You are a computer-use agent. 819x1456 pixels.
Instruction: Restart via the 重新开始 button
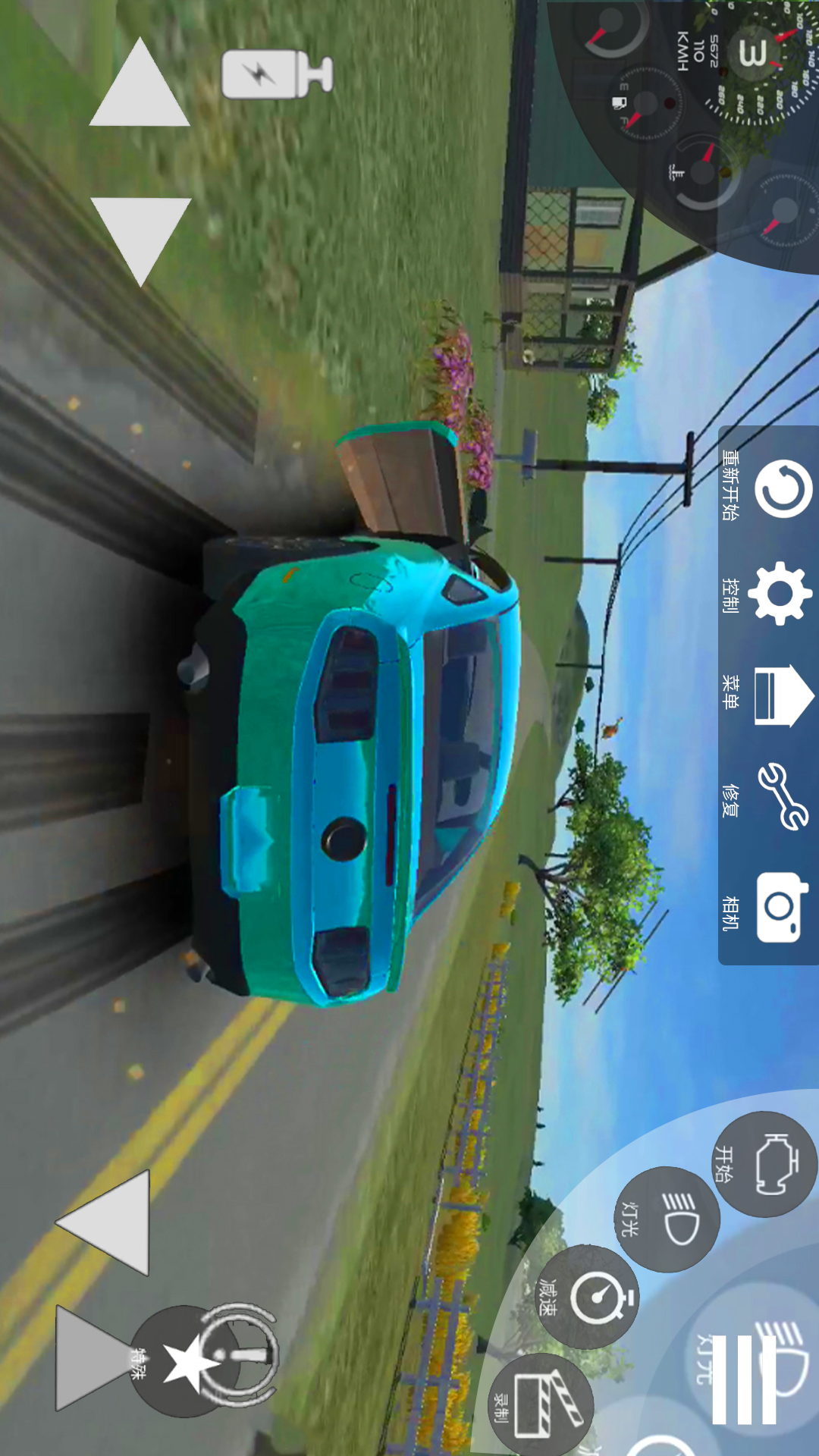click(782, 488)
